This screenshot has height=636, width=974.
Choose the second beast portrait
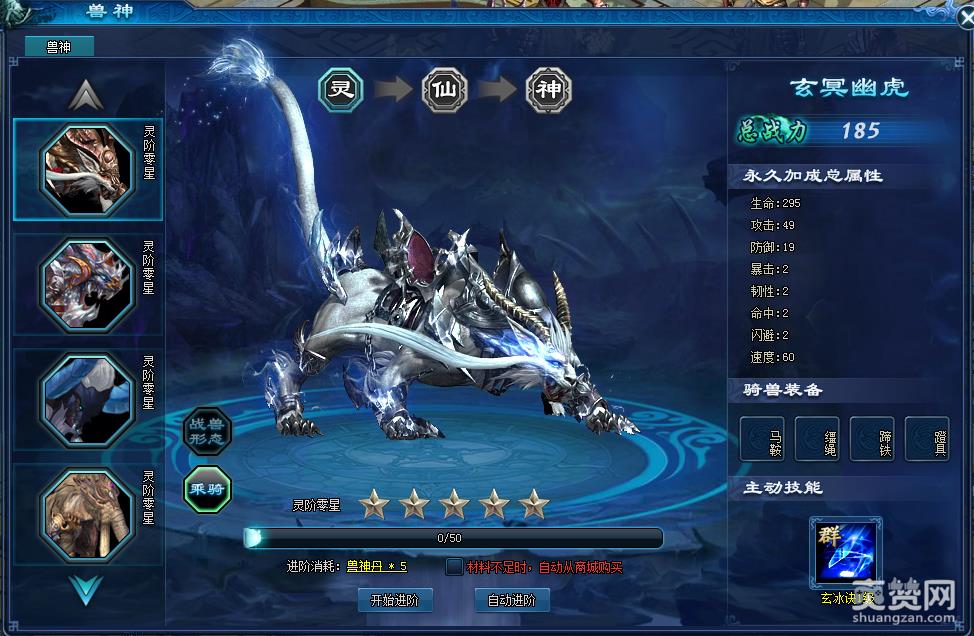tap(87, 282)
